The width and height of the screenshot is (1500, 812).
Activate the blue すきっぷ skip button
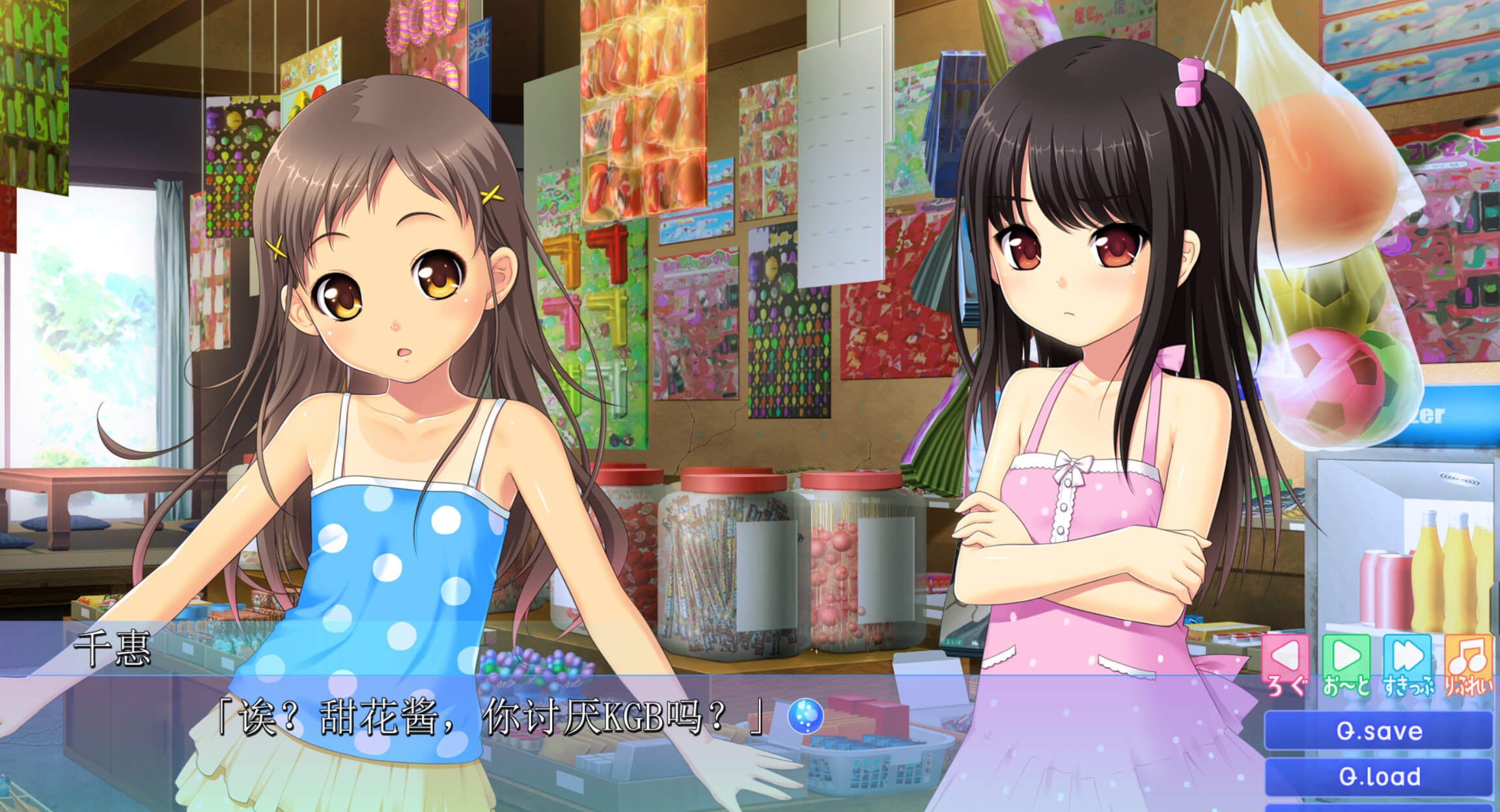pyautogui.click(x=1407, y=662)
